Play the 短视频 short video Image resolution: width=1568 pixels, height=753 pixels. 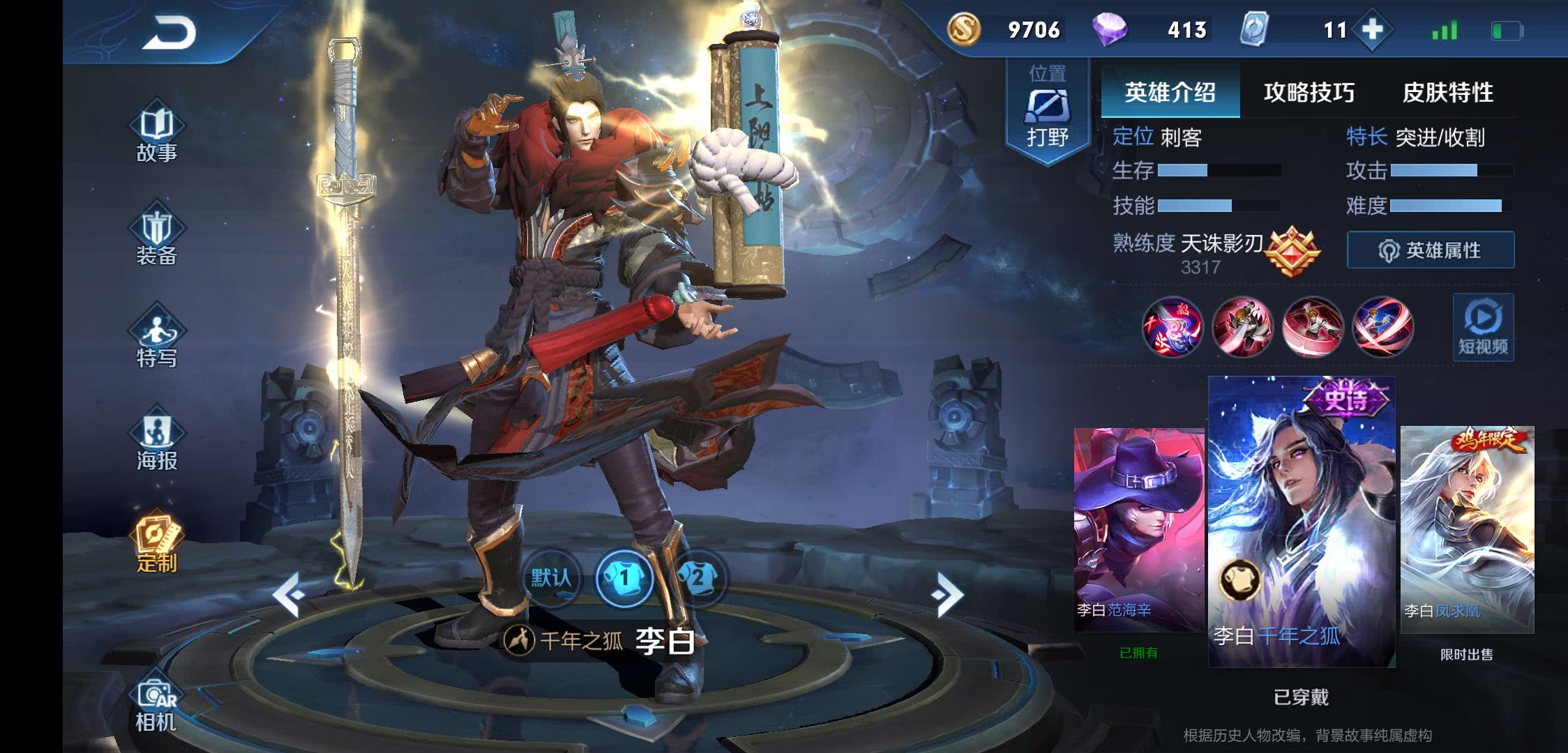point(1483,327)
